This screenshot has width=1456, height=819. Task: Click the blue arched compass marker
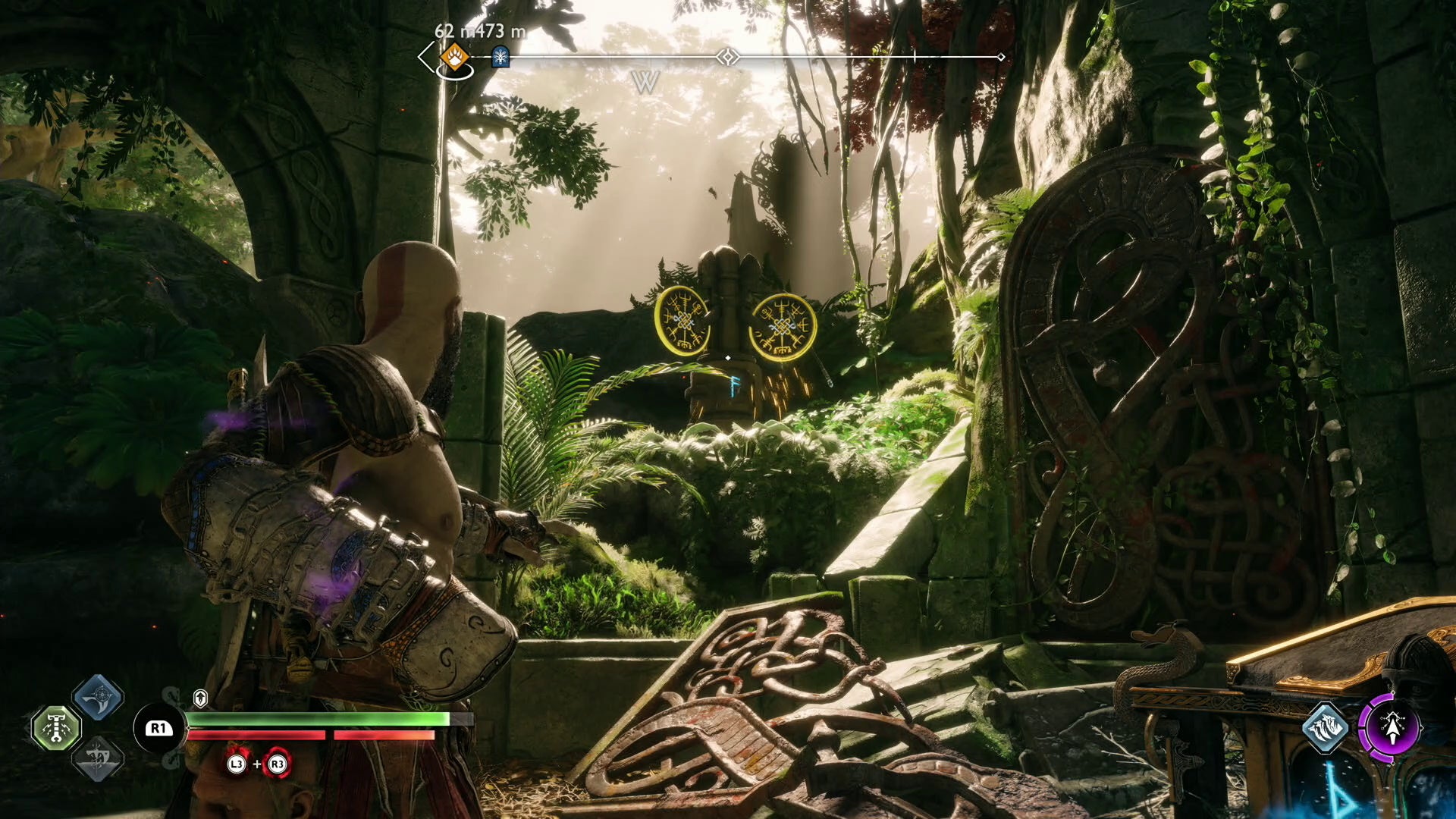click(x=500, y=57)
